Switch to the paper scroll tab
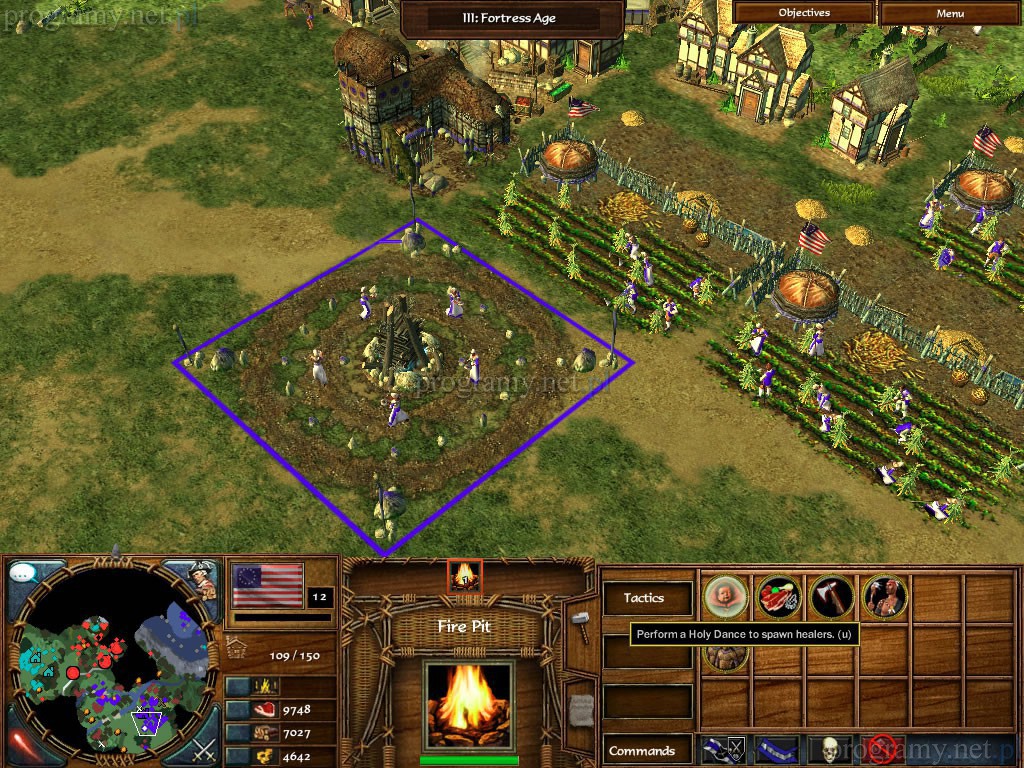The height and width of the screenshot is (768, 1024). pyautogui.click(x=581, y=708)
